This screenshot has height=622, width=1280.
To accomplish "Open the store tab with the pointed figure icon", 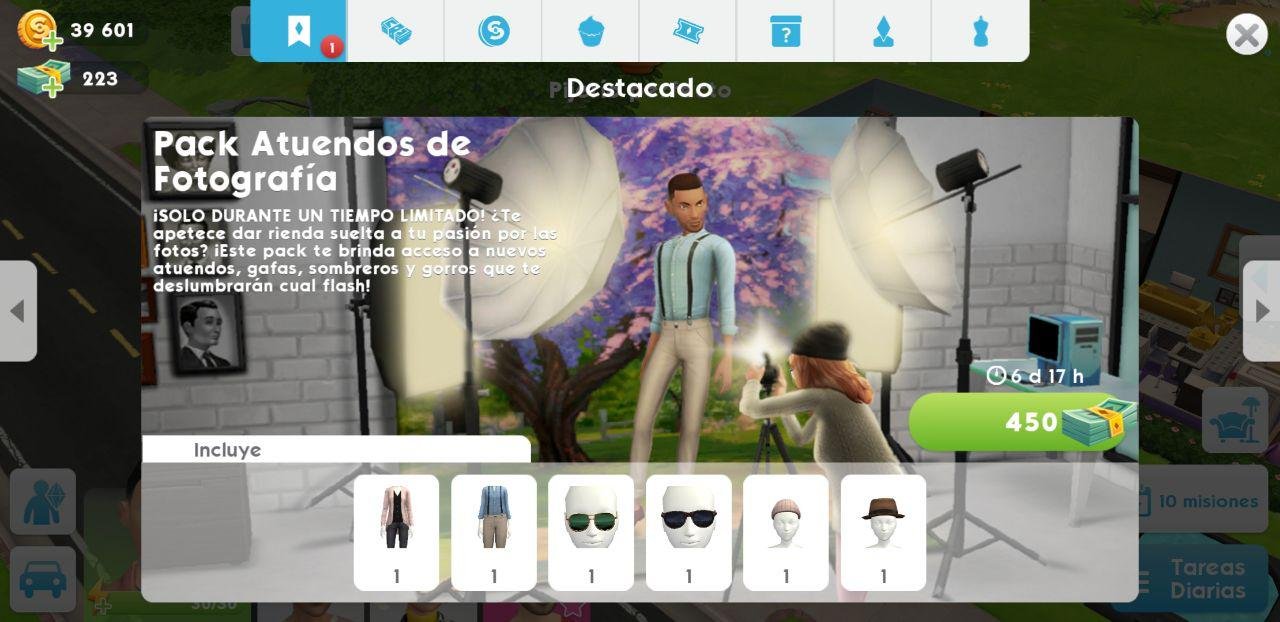I will point(883,31).
